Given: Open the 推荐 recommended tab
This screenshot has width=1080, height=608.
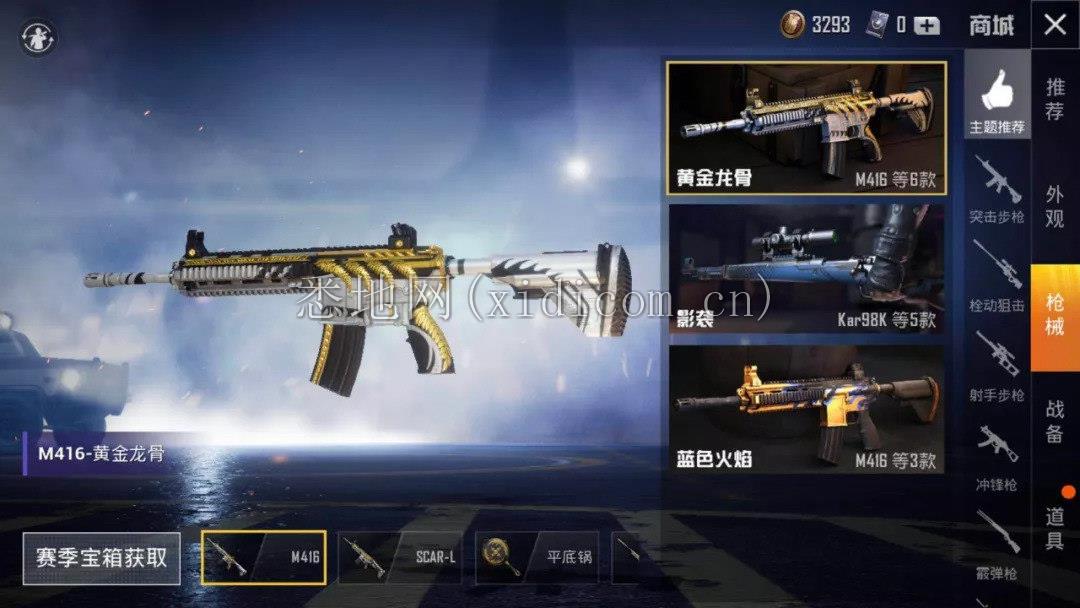Looking at the screenshot, I should point(1055,99).
